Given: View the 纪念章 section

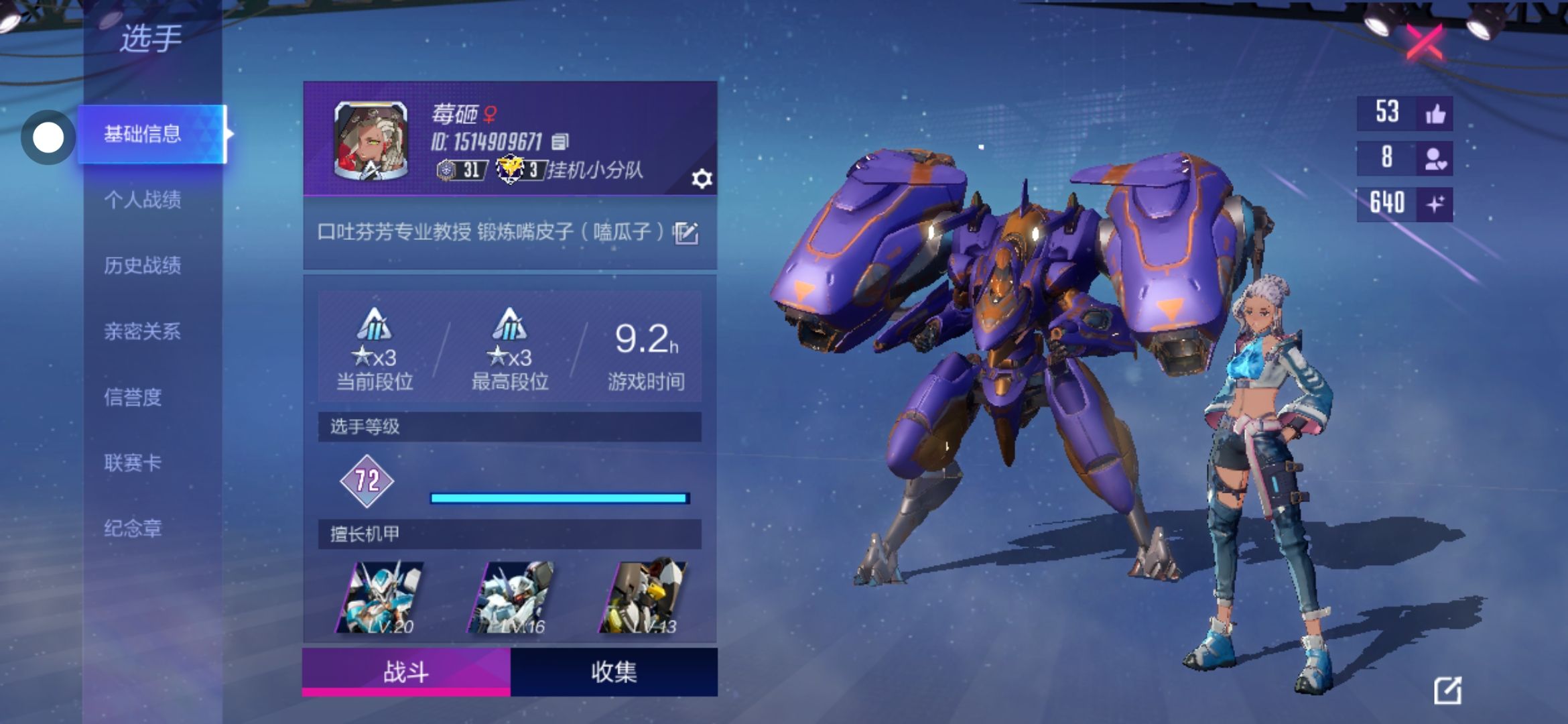Looking at the screenshot, I should click(x=133, y=528).
